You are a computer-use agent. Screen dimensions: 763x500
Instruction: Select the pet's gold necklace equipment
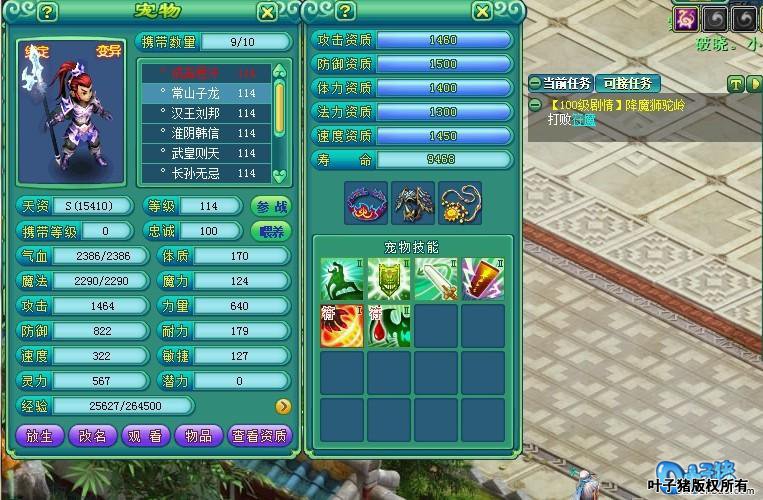459,202
